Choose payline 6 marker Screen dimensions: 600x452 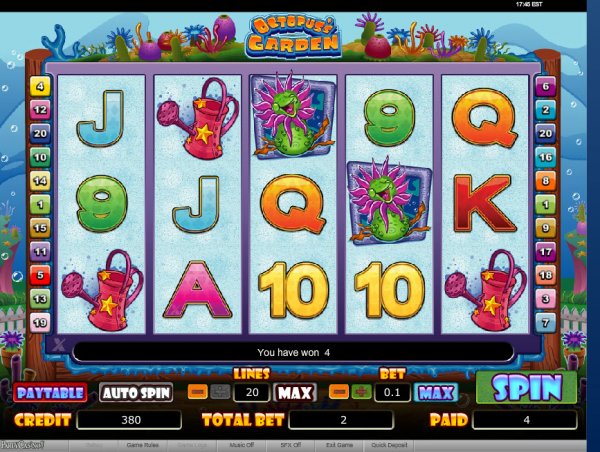click(546, 87)
